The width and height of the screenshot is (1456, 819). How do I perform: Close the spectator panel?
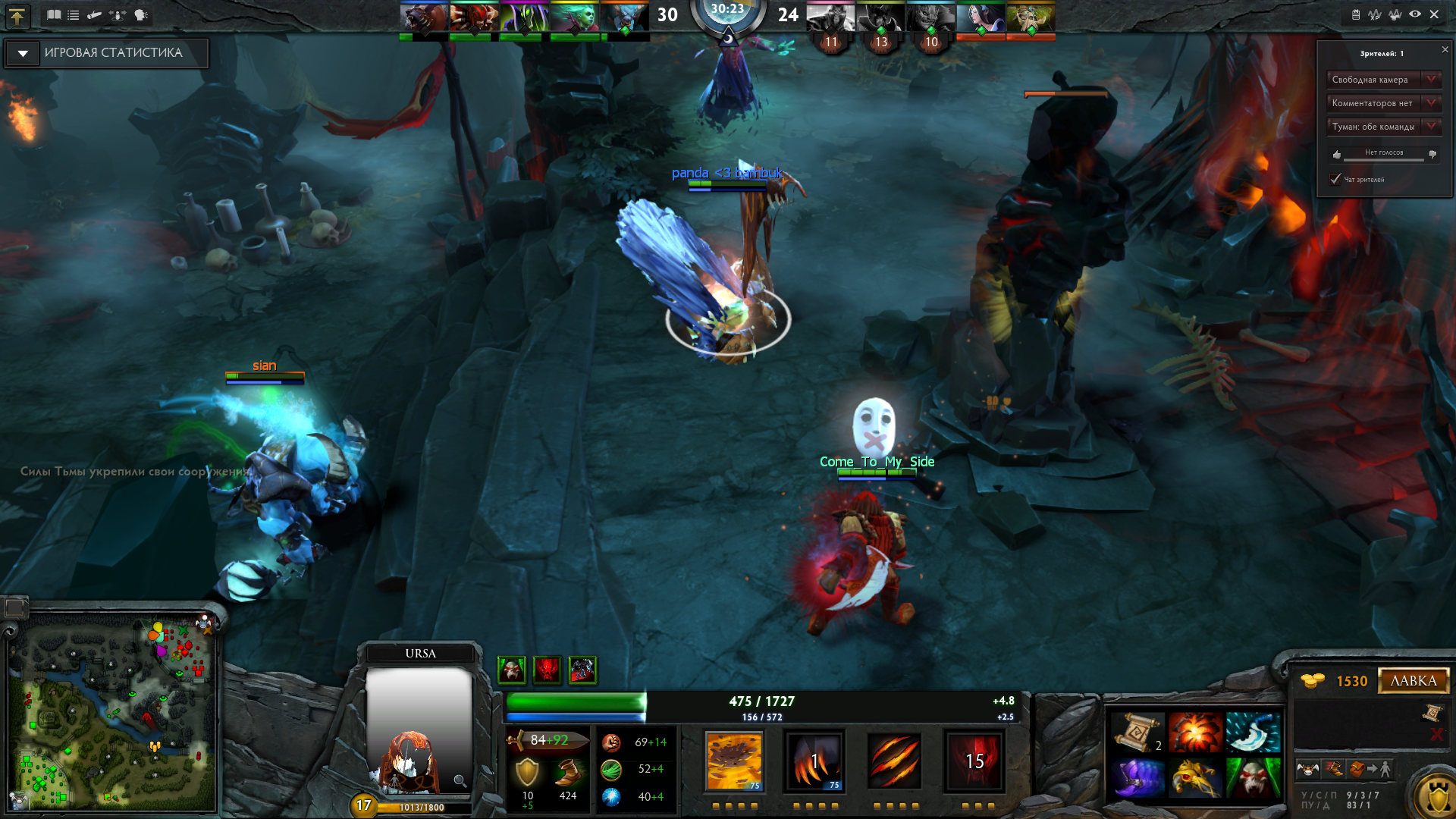[x=1445, y=50]
